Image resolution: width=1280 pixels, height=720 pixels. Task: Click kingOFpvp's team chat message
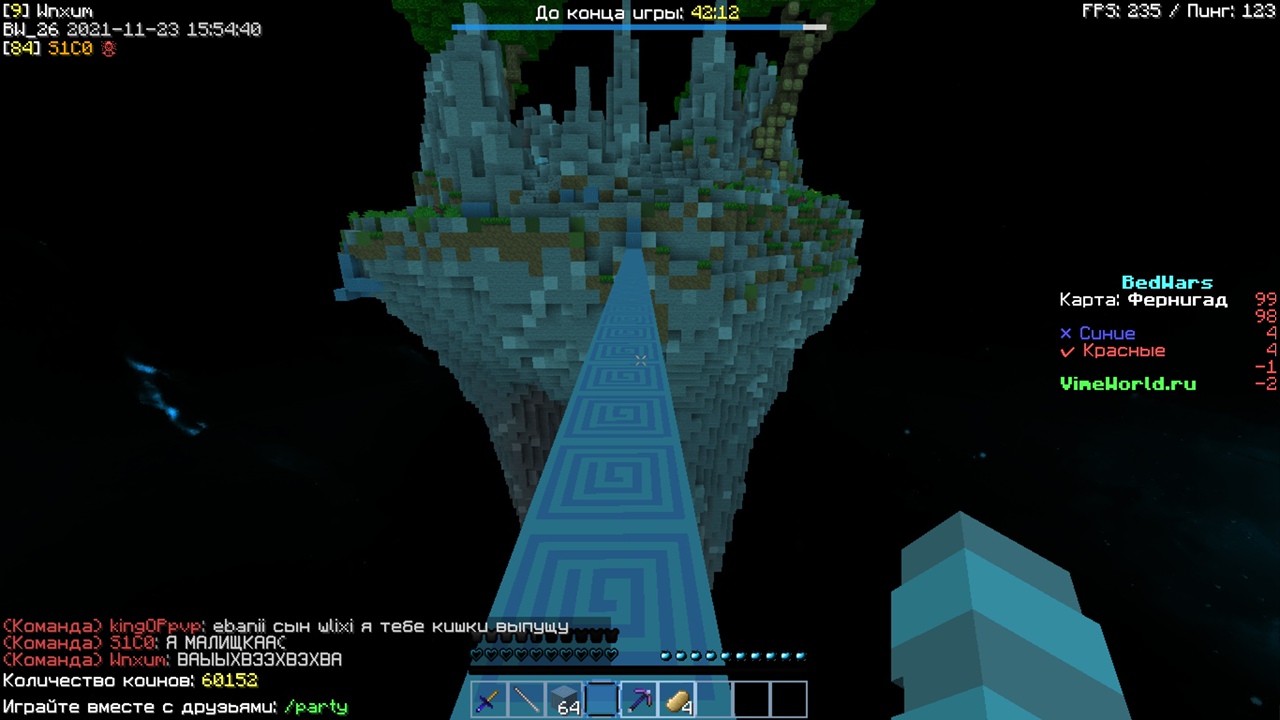[x=390, y=627]
